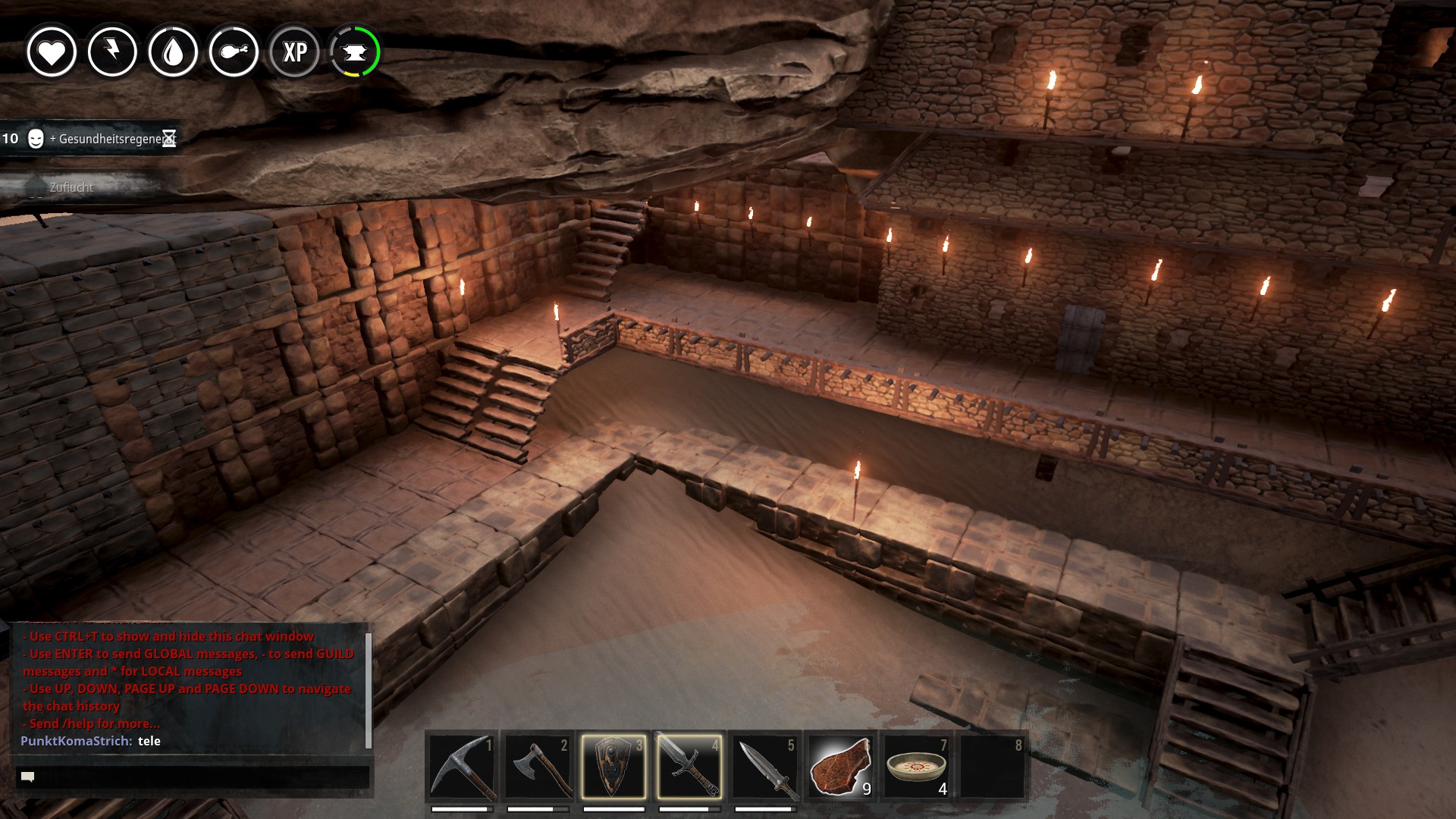Use the food bowl in hotbar slot 7

[916, 766]
